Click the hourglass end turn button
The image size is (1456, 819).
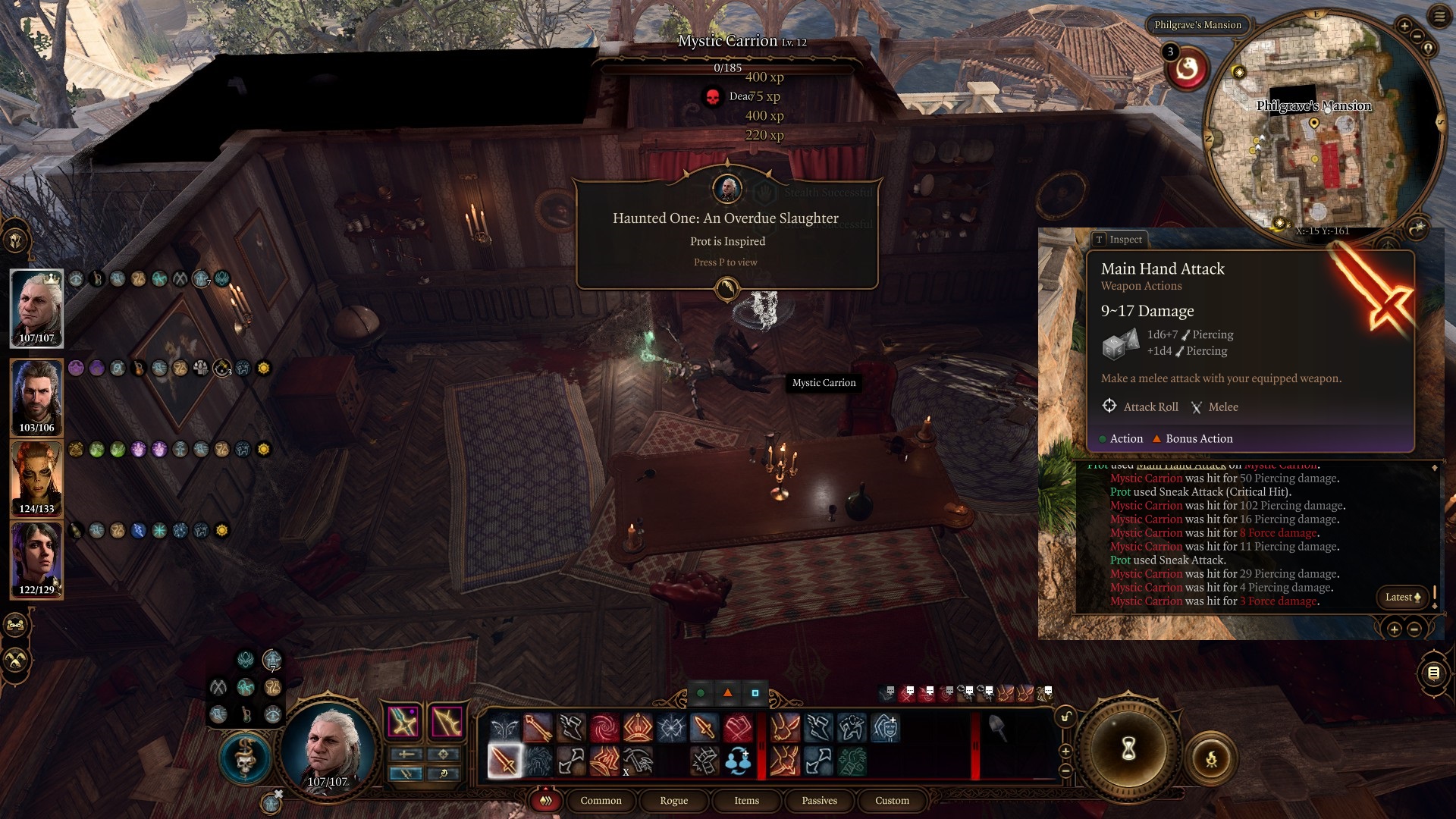[x=1128, y=749]
